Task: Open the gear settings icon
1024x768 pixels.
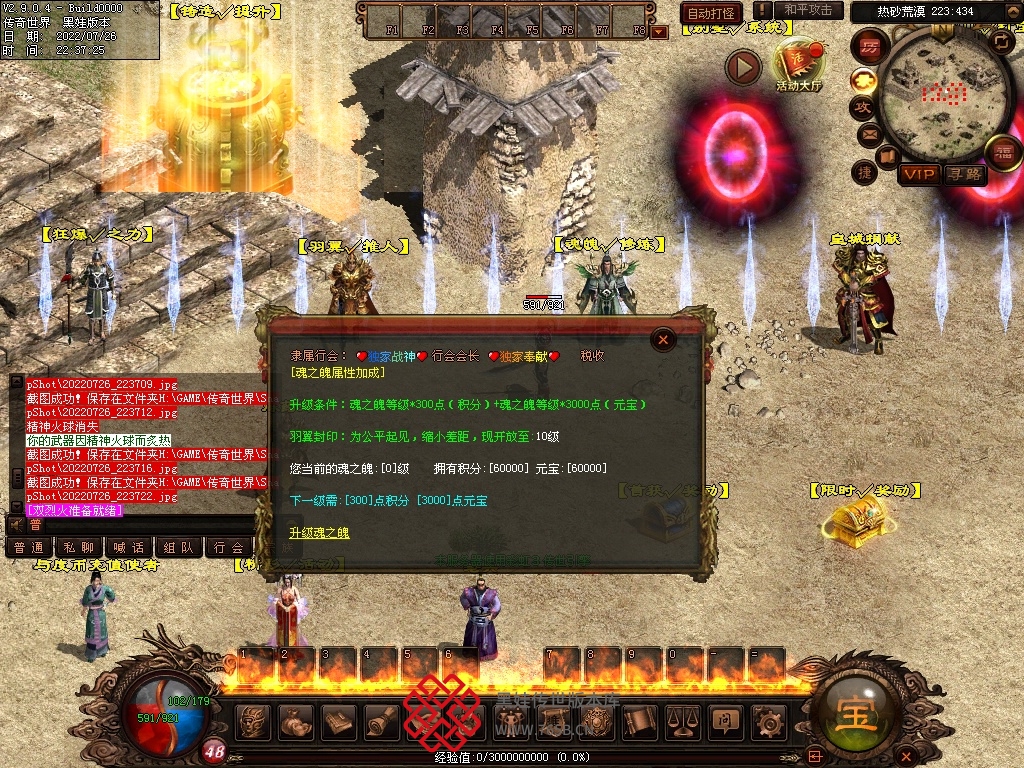Action: [x=767, y=721]
